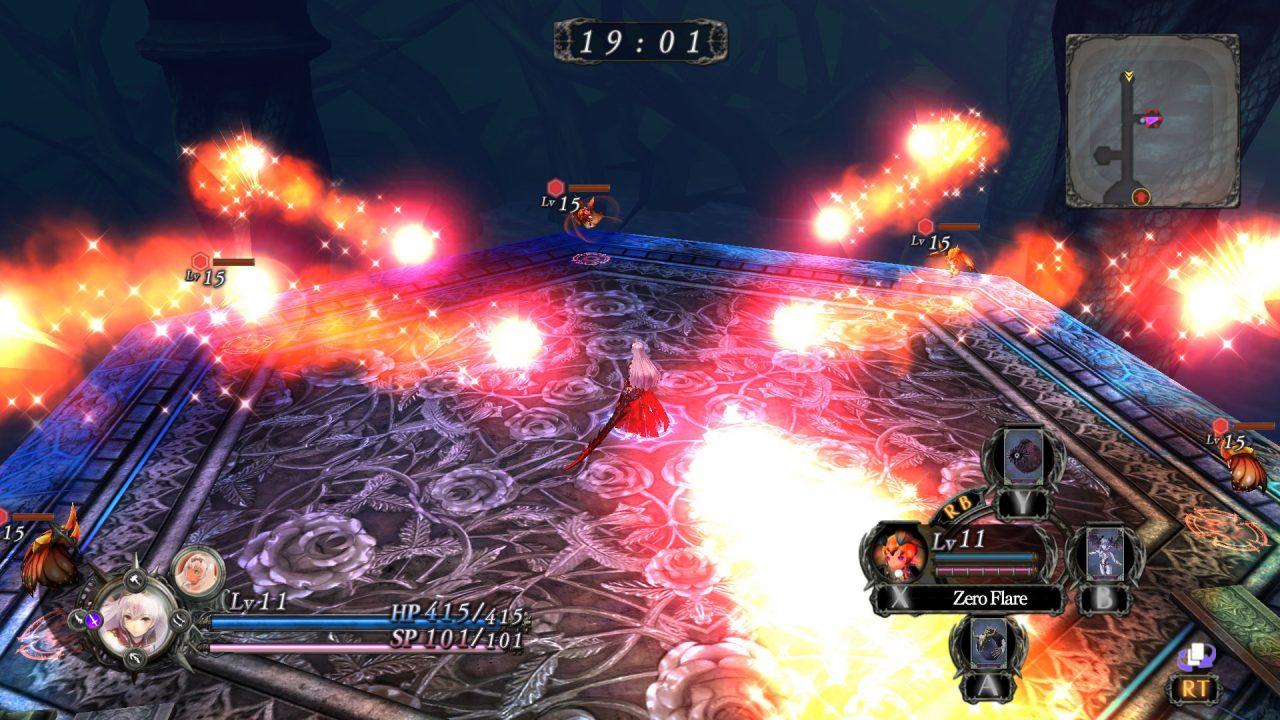Activate the Zero Flare skill
1280x720 pixels.
(x=990, y=599)
